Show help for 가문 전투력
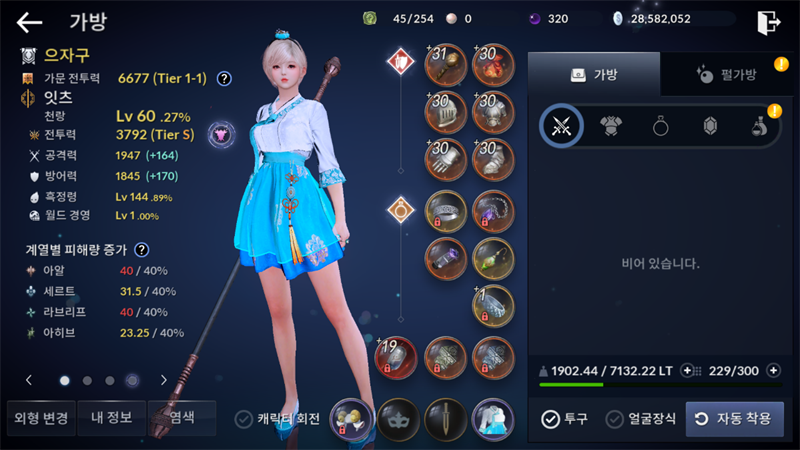Image resolution: width=800 pixels, height=450 pixels. [224, 78]
